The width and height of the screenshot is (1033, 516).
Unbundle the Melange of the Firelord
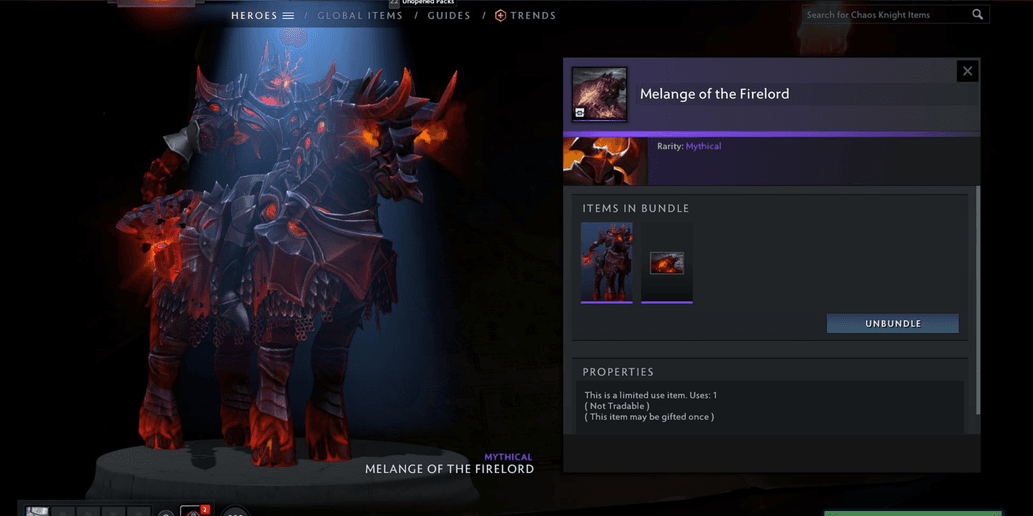coord(892,324)
